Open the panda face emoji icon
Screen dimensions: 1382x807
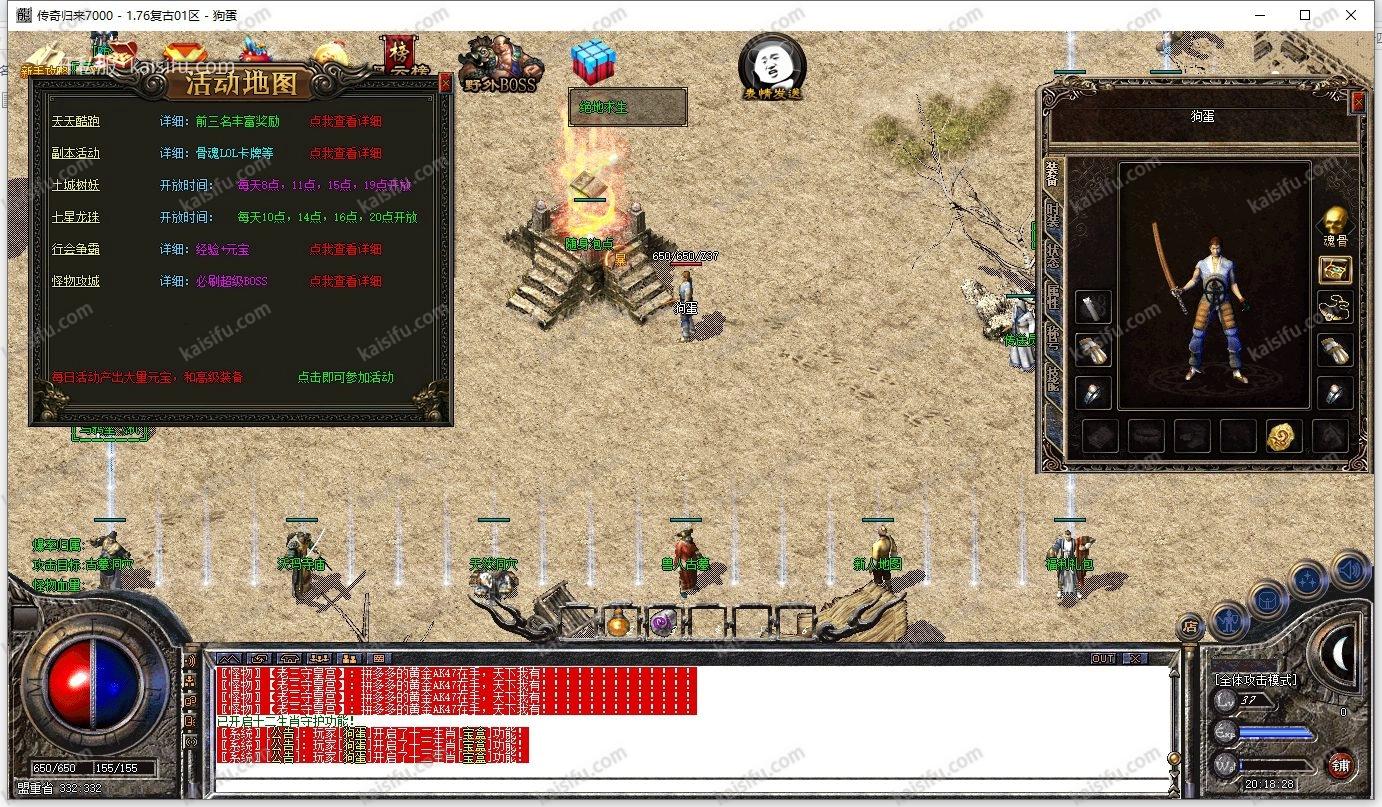(771, 65)
